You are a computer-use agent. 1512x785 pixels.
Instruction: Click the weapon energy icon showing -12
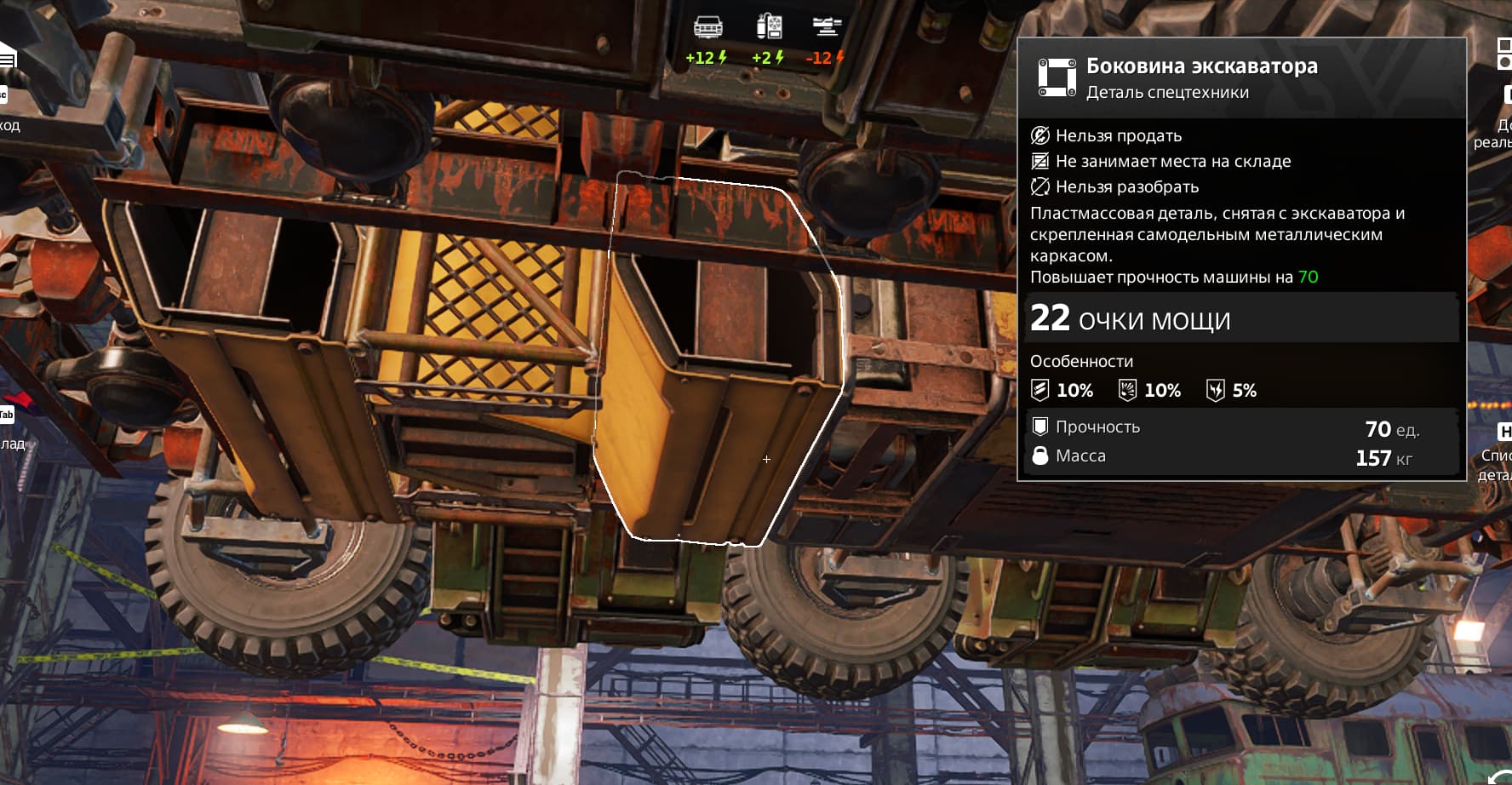826,27
